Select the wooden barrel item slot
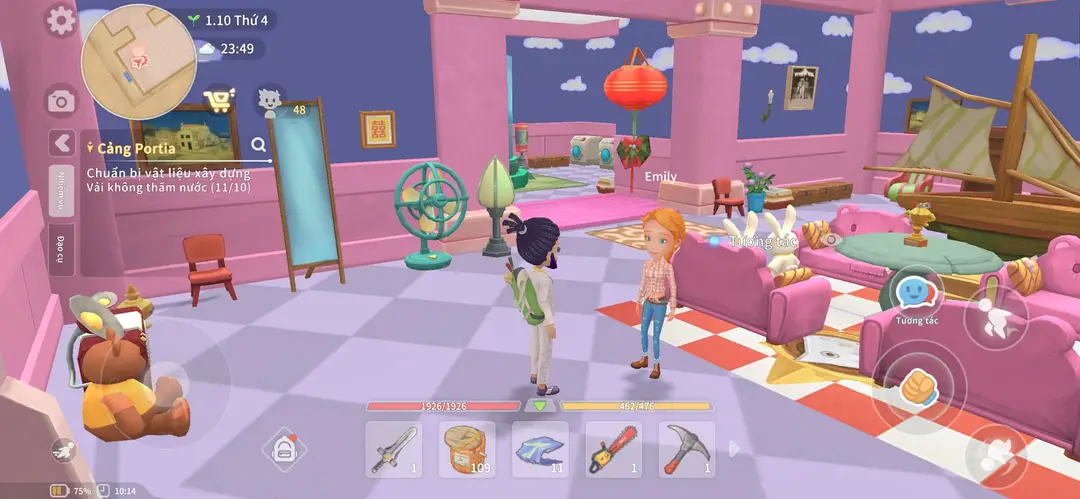This screenshot has width=1080, height=499. click(x=466, y=449)
